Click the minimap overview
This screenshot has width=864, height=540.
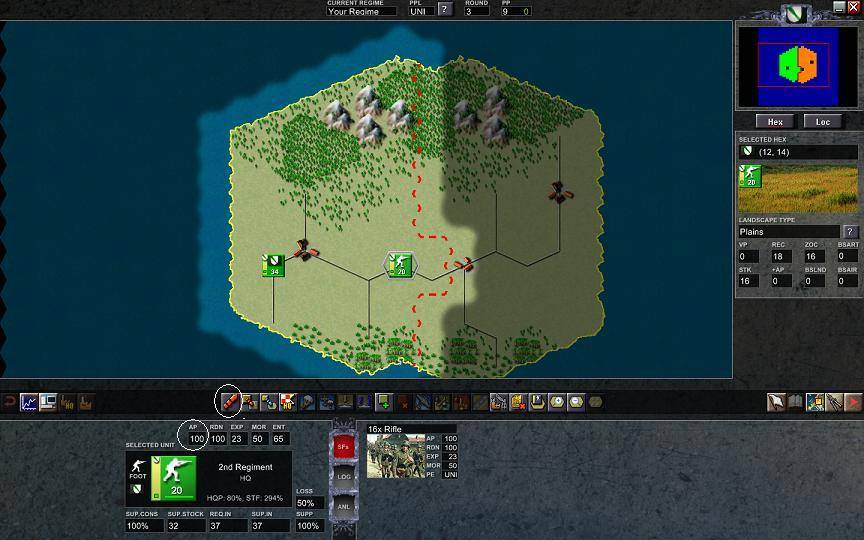(x=797, y=66)
